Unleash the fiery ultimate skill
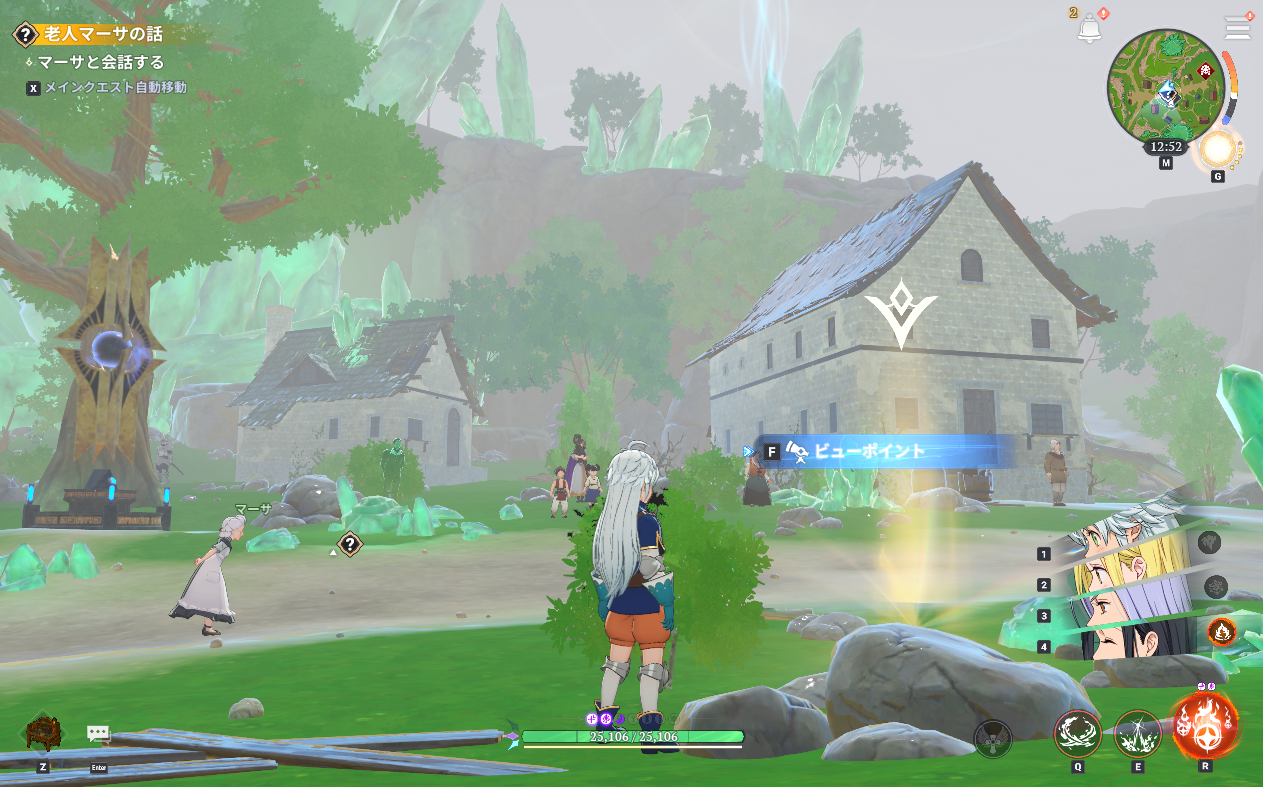Screen dimensions: 1263x787 click(x=1204, y=725)
